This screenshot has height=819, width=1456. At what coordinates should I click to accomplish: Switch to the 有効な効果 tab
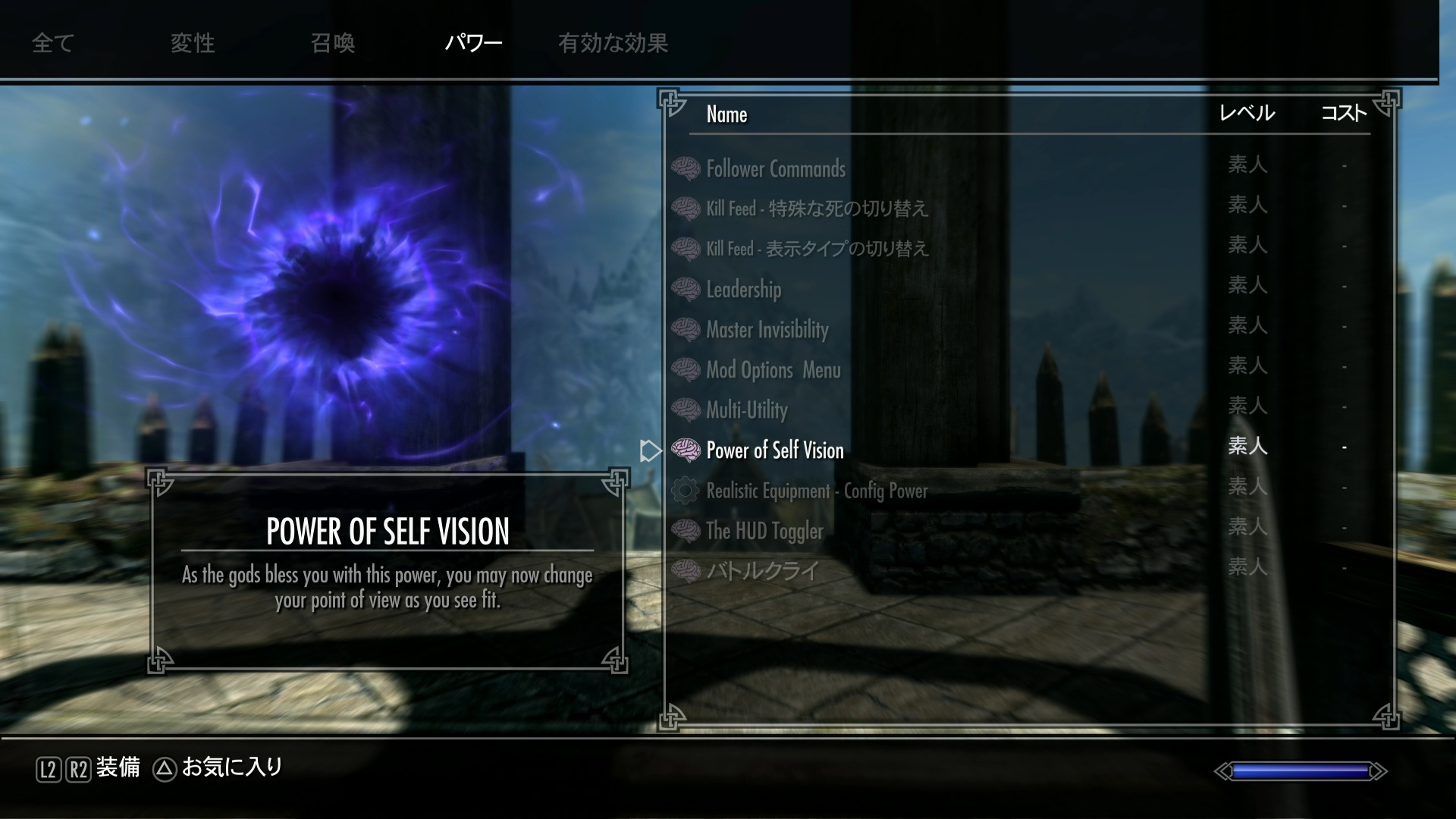tap(613, 43)
